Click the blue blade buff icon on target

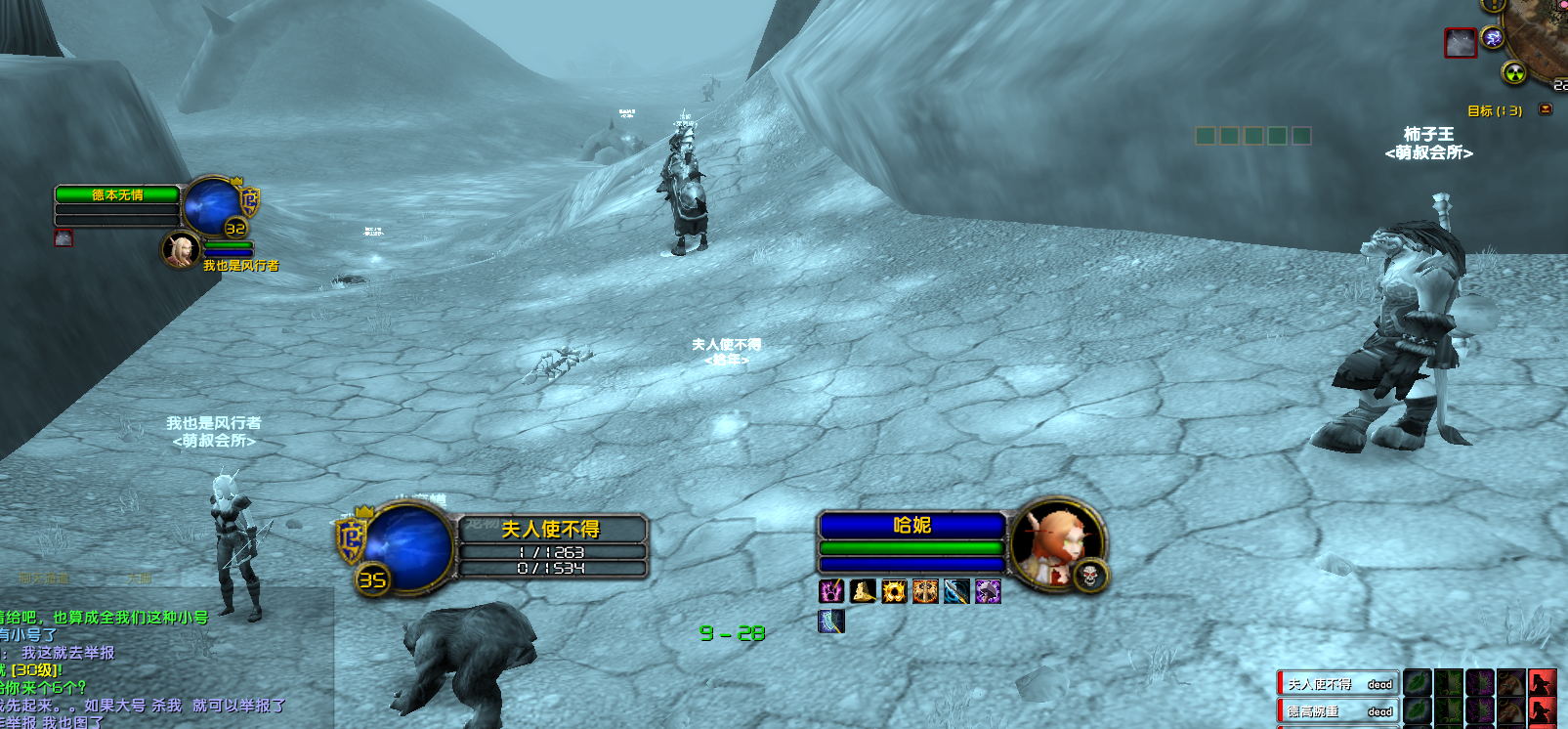point(956,591)
